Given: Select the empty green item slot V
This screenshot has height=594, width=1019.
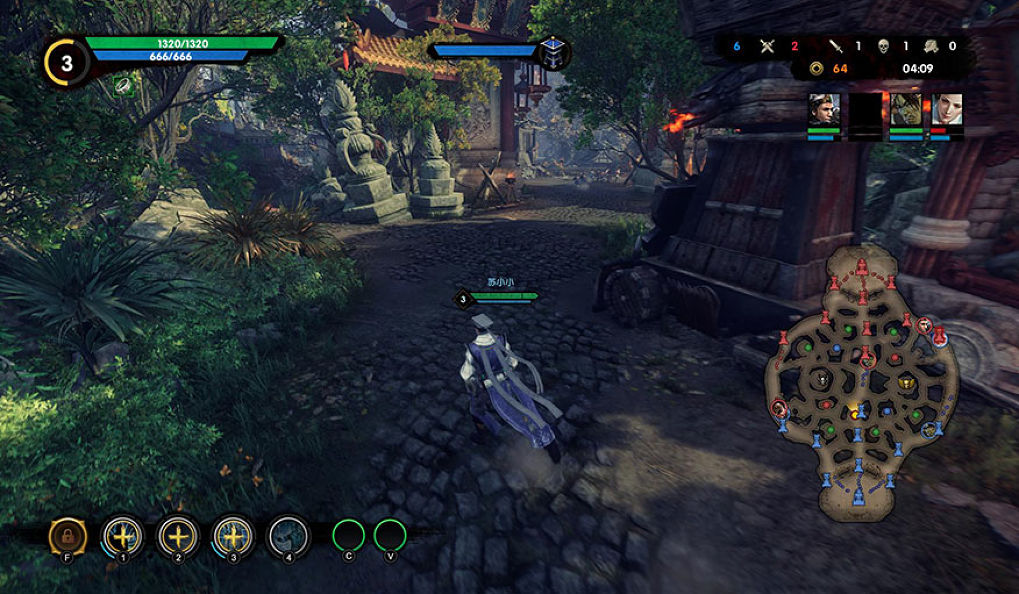Looking at the screenshot, I should tap(390, 535).
